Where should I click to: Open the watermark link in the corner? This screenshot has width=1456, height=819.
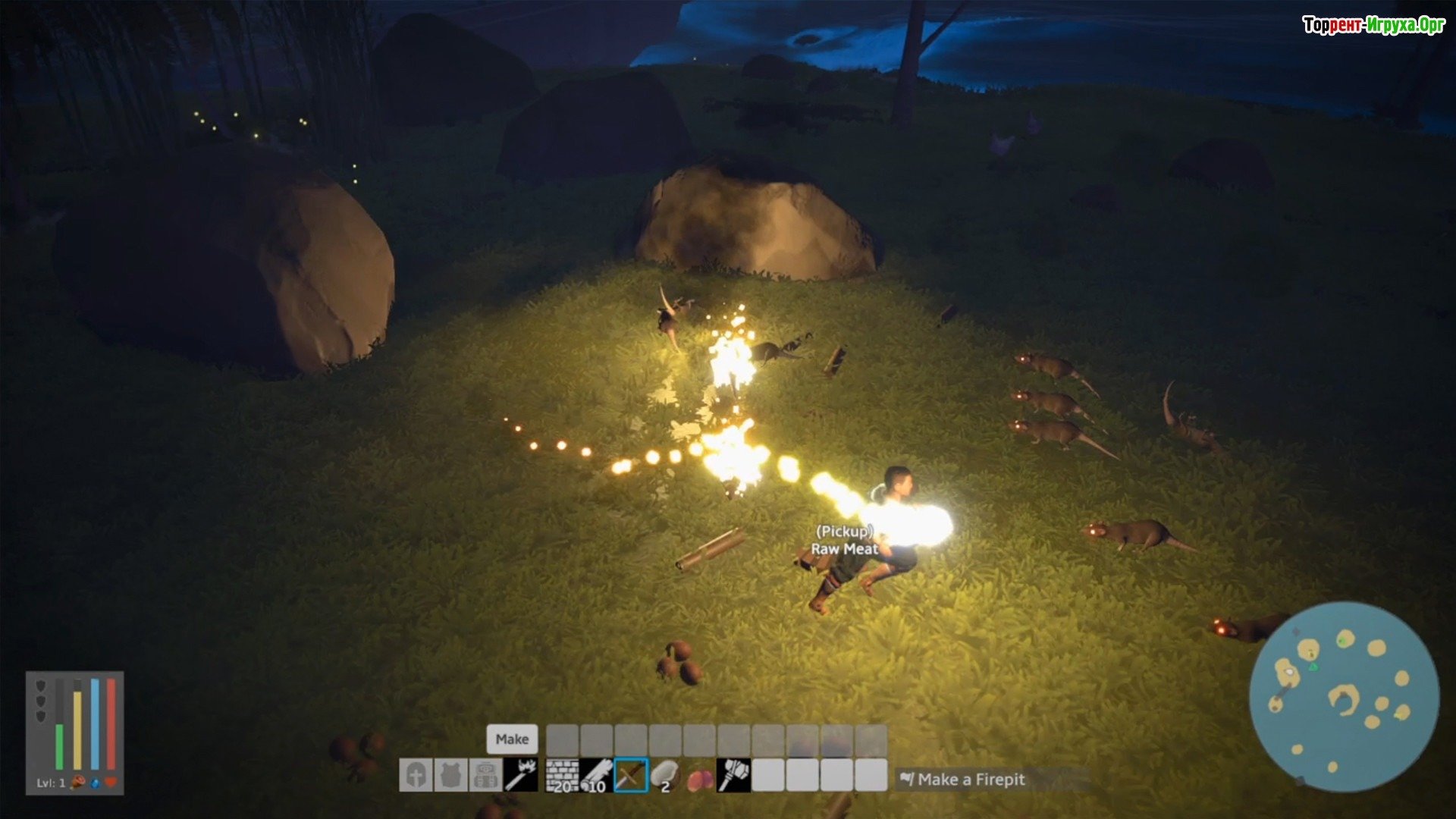coord(1373,25)
